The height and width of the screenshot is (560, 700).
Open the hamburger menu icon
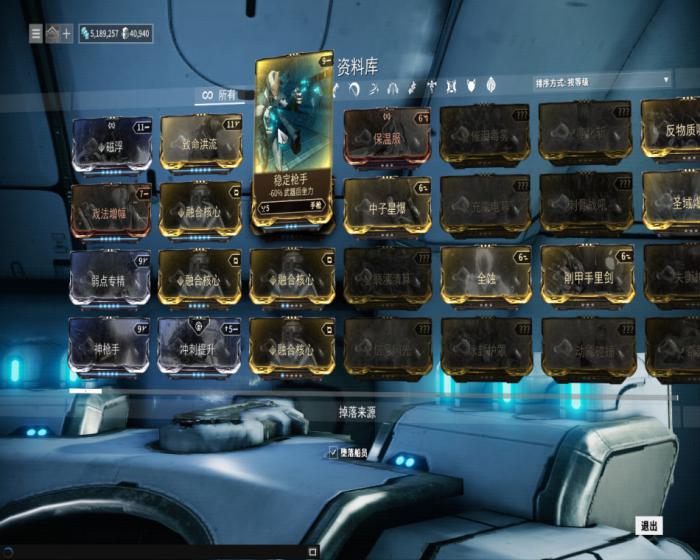35,33
